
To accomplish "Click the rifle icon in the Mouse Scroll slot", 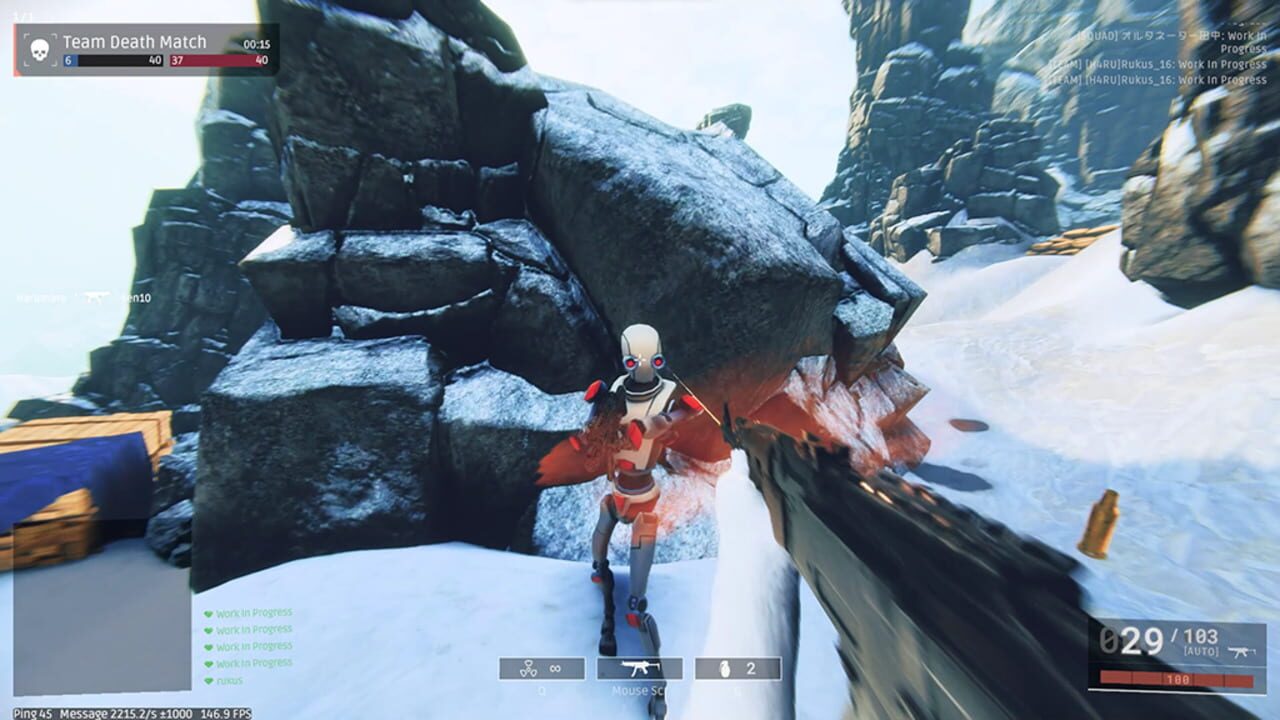I will pyautogui.click(x=640, y=667).
